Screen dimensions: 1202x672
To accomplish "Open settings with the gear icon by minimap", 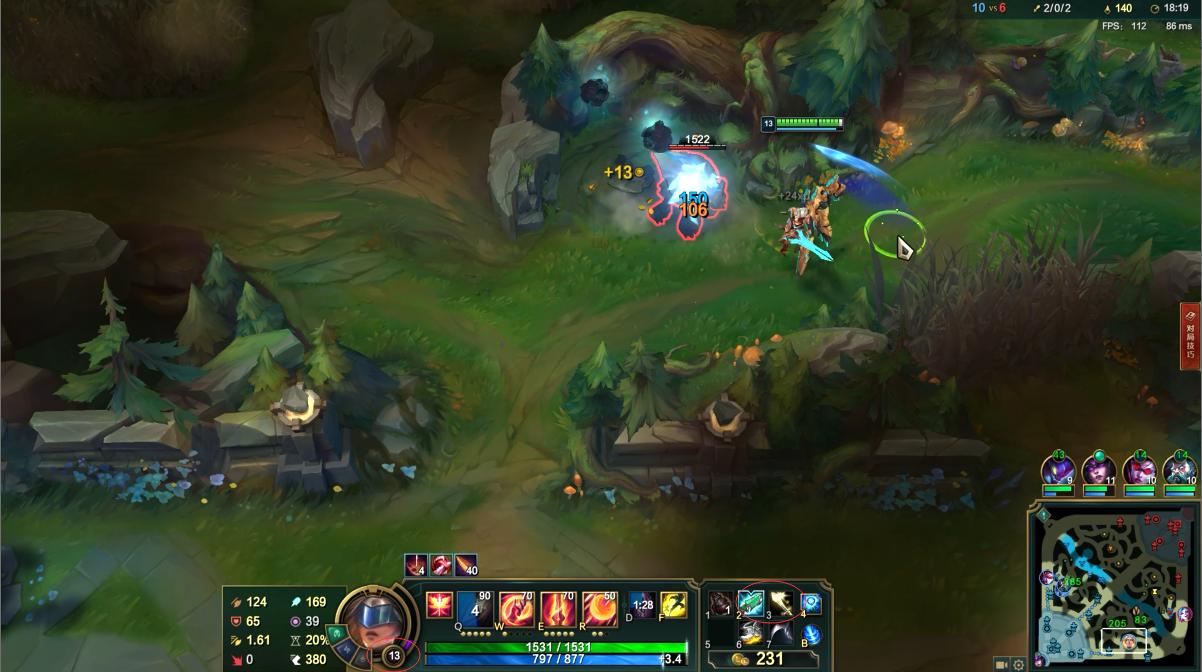I will click(1019, 664).
